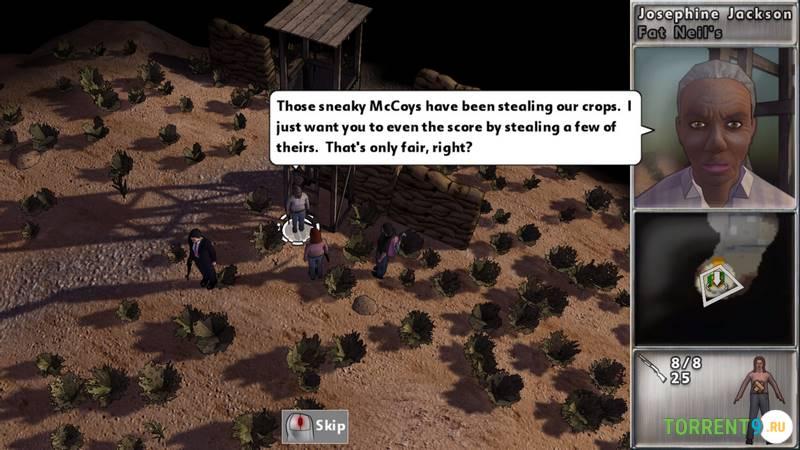This screenshot has height=450, width=800.
Task: Select Josephine Jackson's portrait
Action: (x=714, y=127)
